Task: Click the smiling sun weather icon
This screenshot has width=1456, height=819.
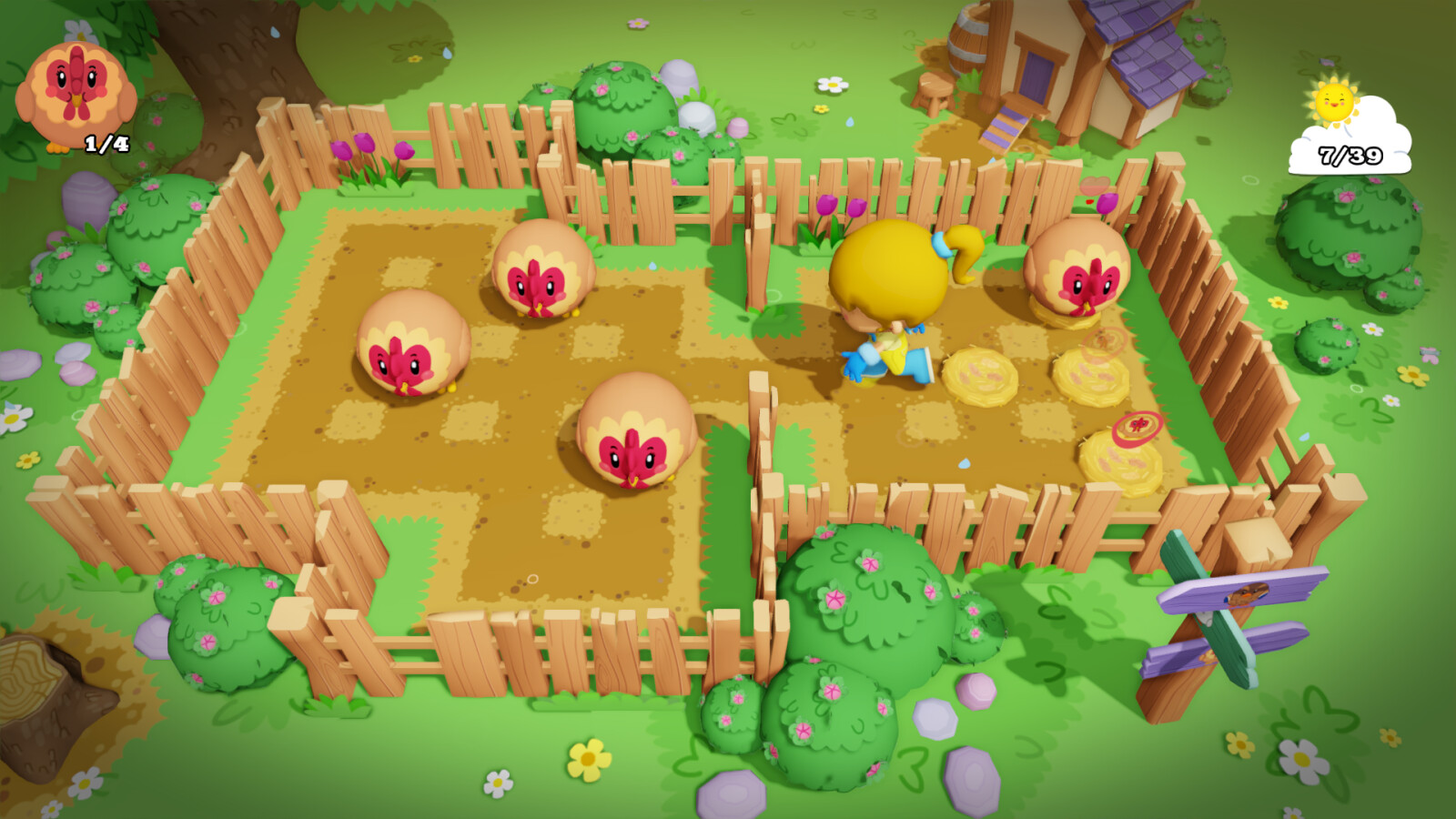Action: 1332,102
